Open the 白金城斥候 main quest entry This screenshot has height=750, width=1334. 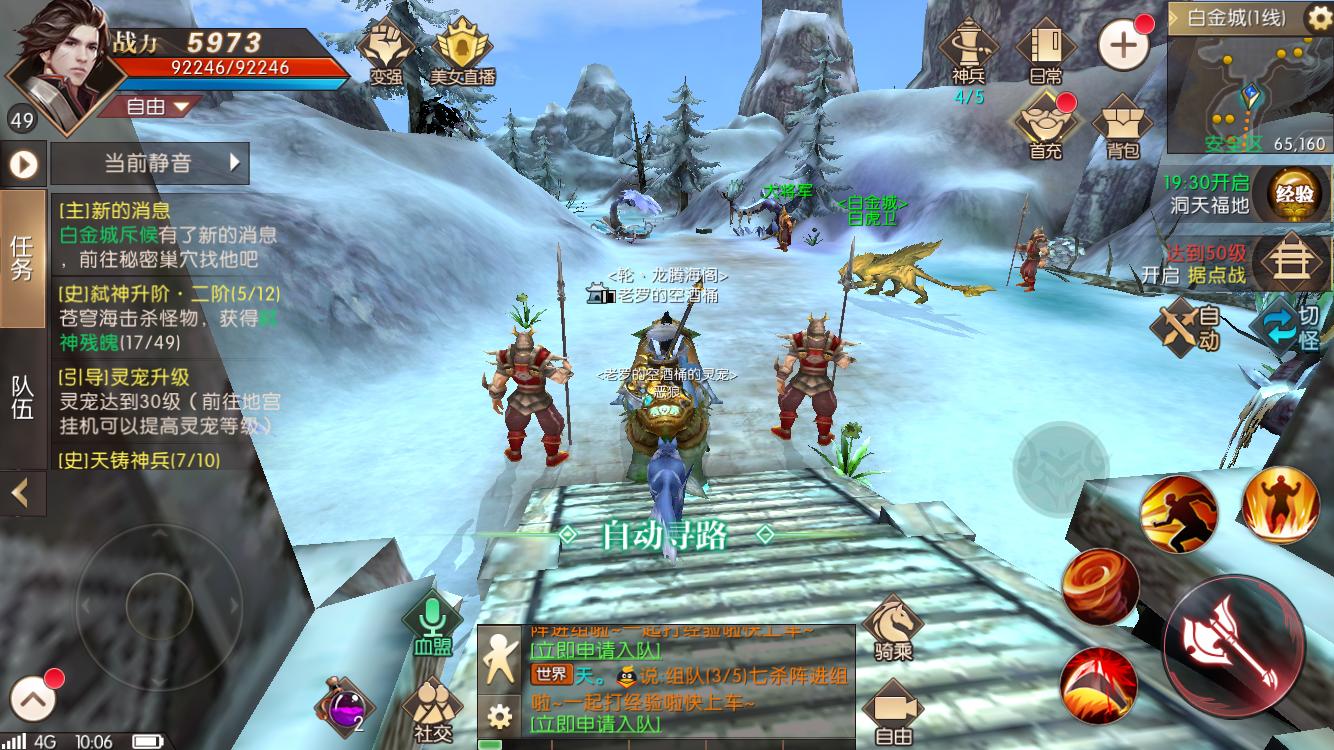(167, 236)
